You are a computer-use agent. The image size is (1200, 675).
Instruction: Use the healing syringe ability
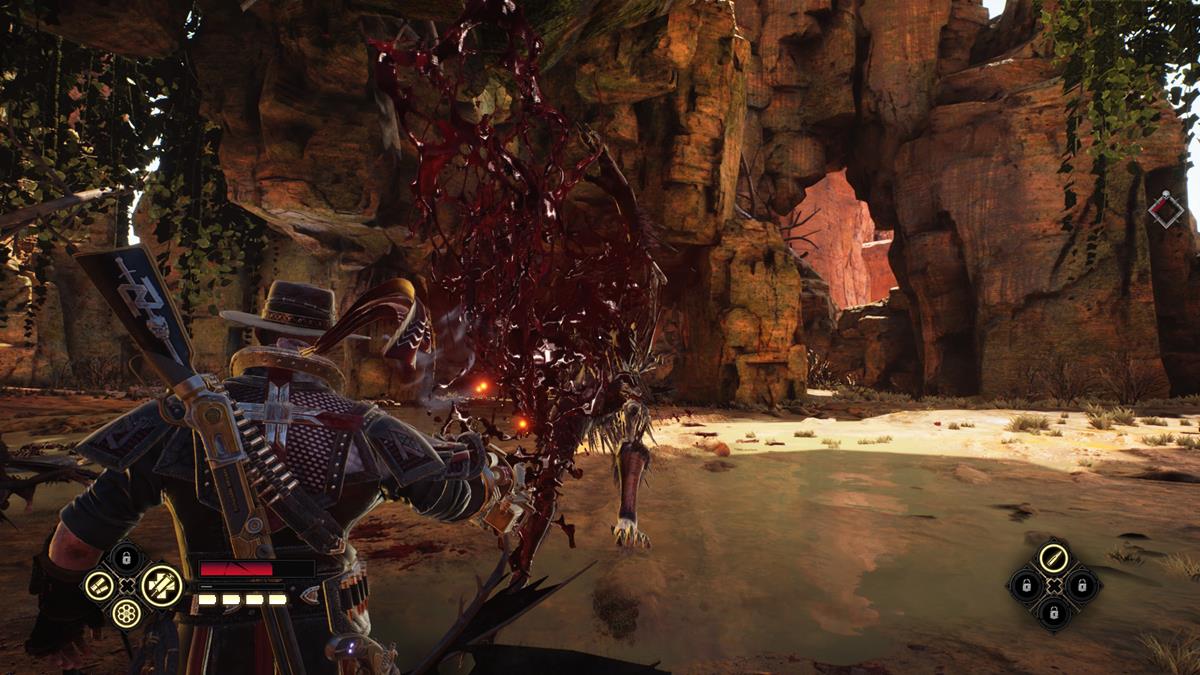(x=162, y=584)
